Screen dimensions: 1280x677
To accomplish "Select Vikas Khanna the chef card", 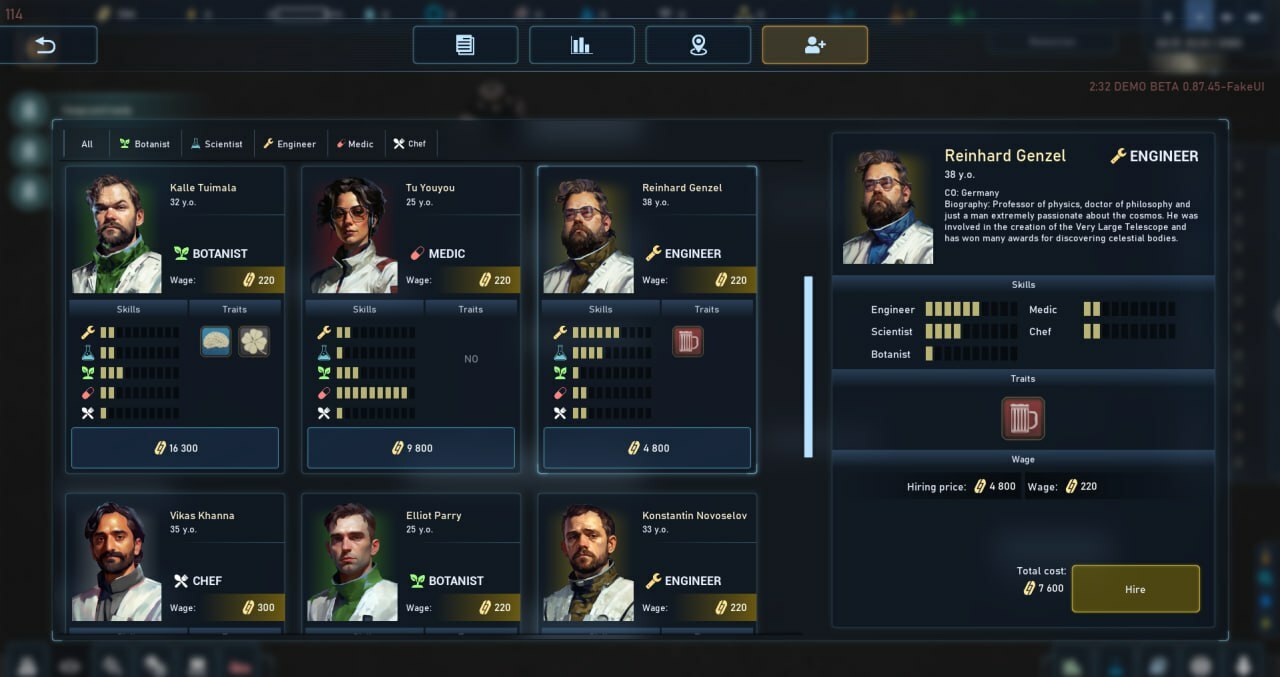I will [175, 562].
